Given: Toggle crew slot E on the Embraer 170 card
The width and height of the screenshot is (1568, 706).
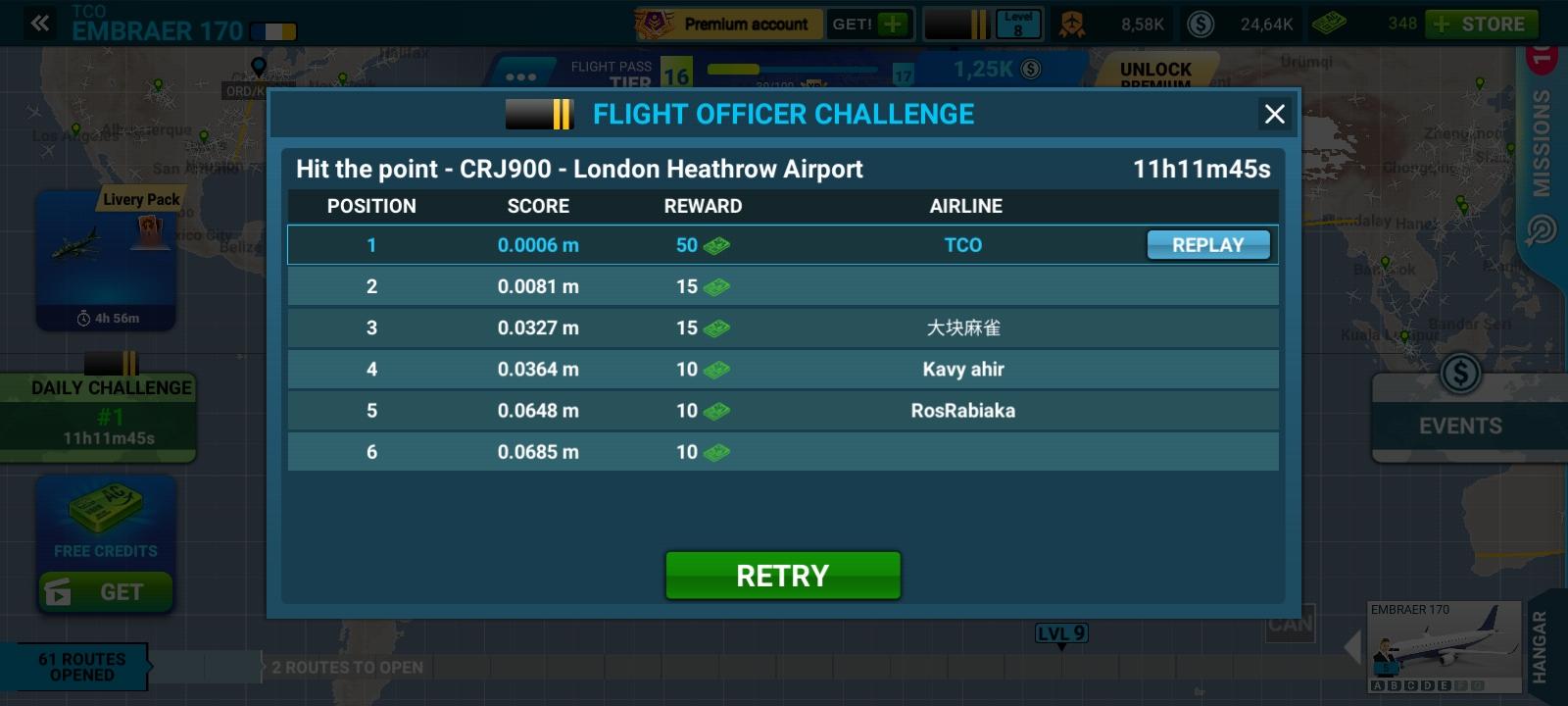Looking at the screenshot, I should 1444,685.
